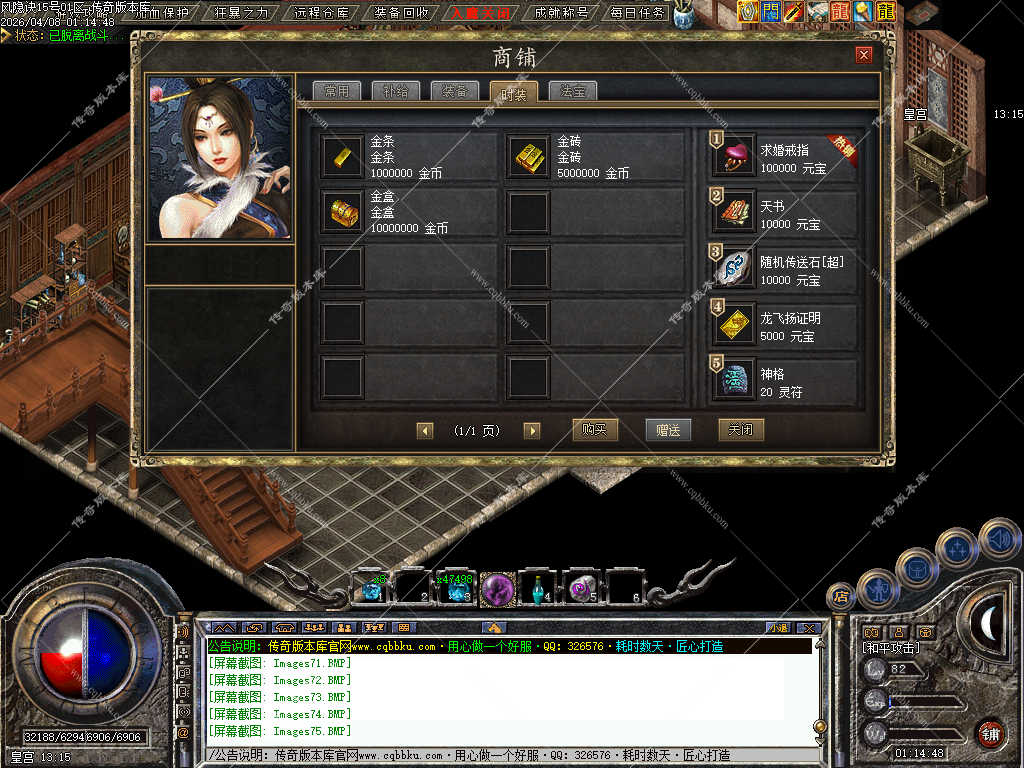Close the 商铺 shop window
This screenshot has width=1024, height=768.
click(864, 55)
